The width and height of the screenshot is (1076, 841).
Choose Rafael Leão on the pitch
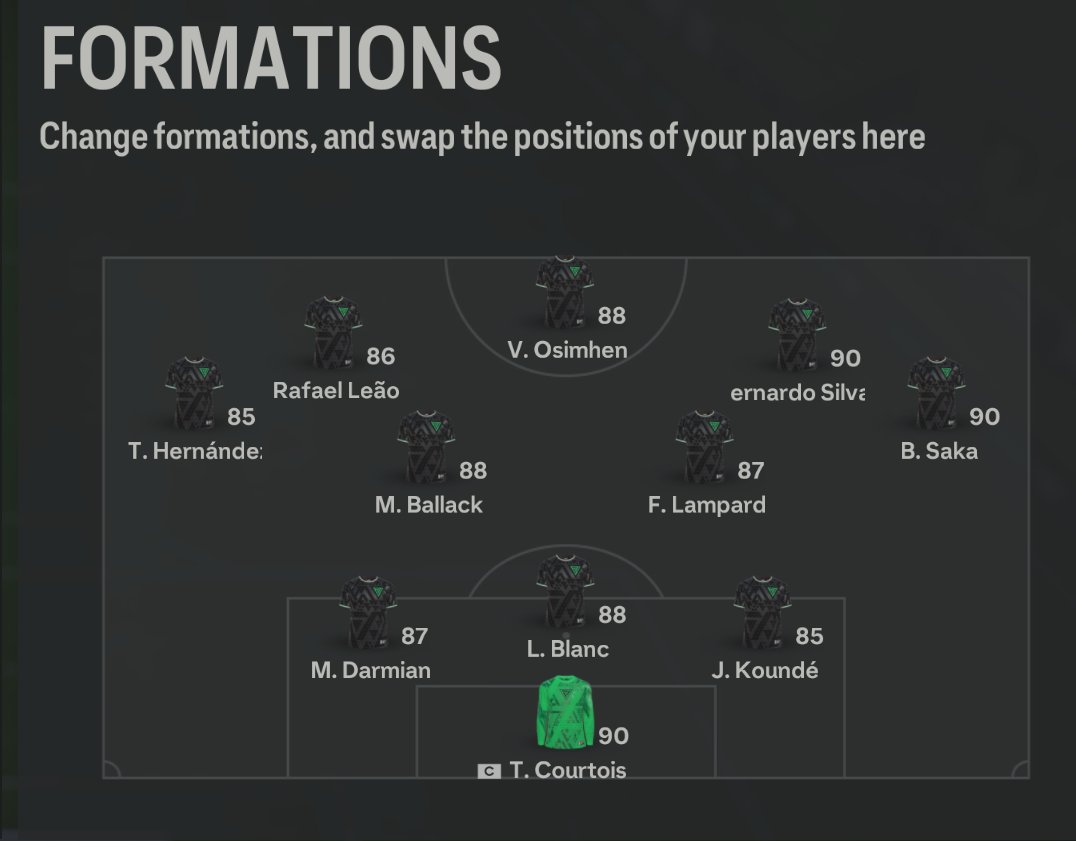pyautogui.click(x=333, y=333)
